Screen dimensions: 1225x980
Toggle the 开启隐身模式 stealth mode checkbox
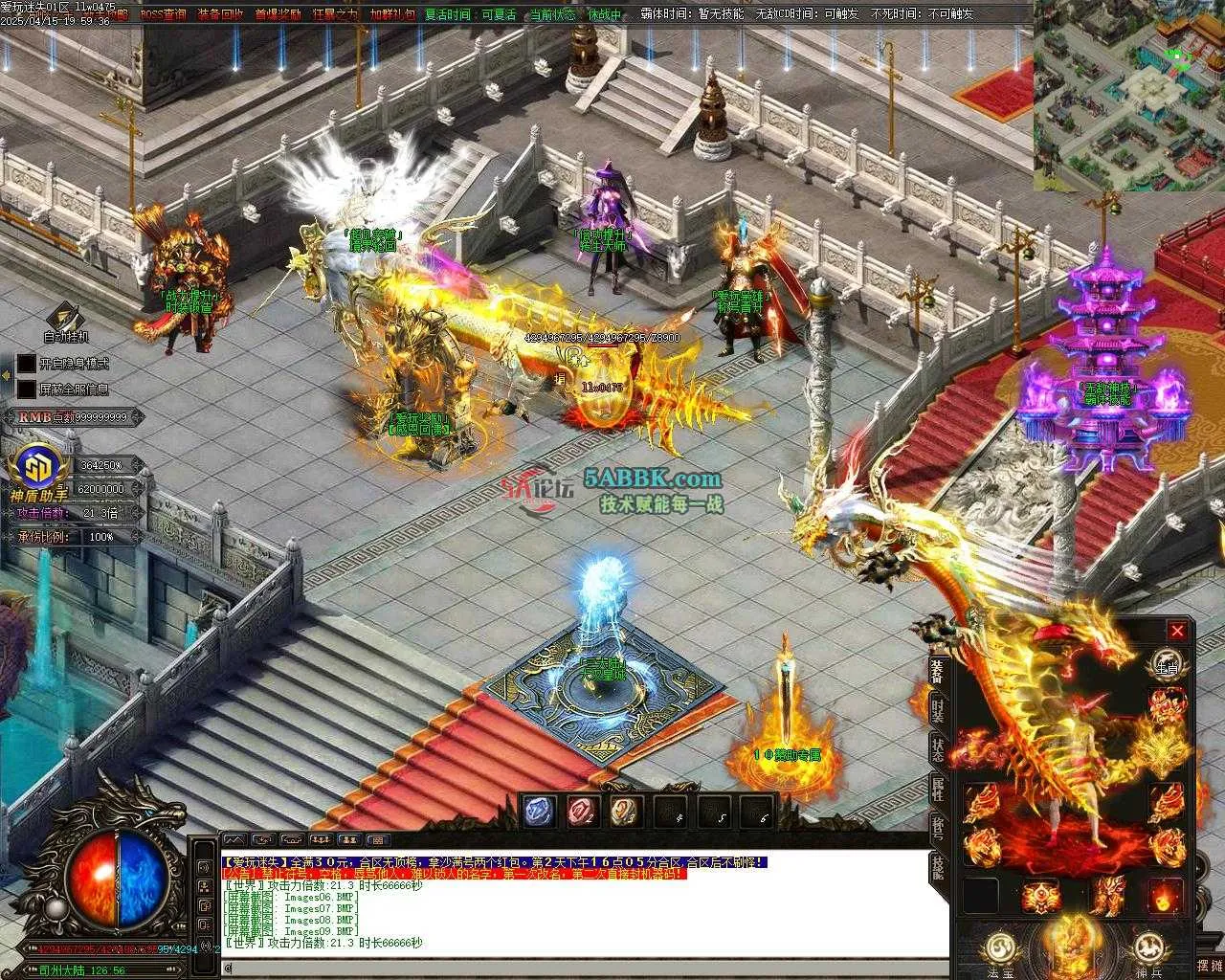point(26,364)
